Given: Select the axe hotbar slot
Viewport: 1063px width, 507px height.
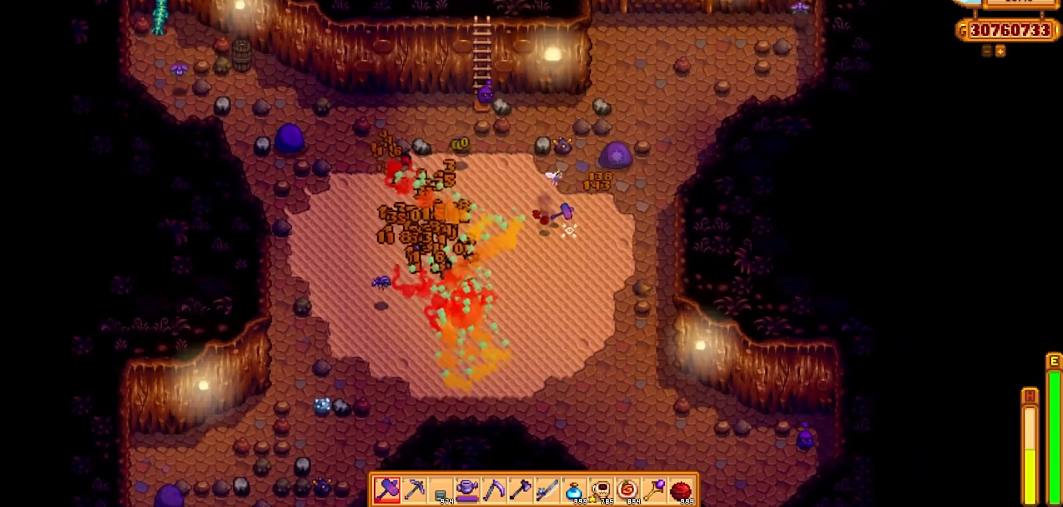Looking at the screenshot, I should point(521,490).
